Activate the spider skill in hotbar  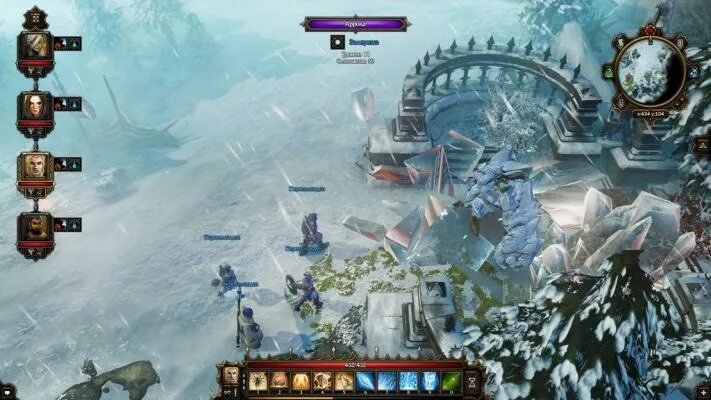[x=259, y=381]
